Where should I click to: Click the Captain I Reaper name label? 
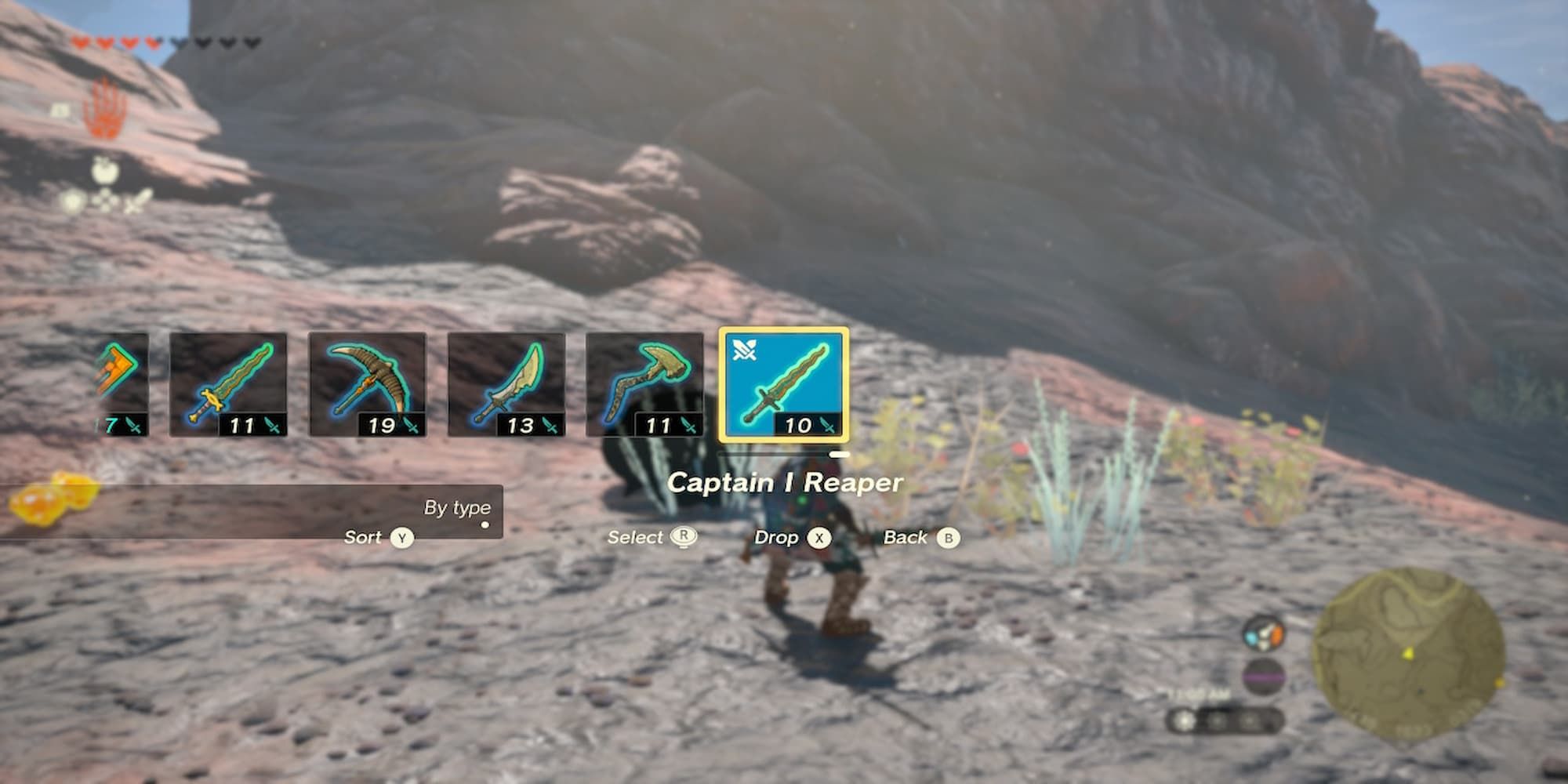tap(784, 483)
